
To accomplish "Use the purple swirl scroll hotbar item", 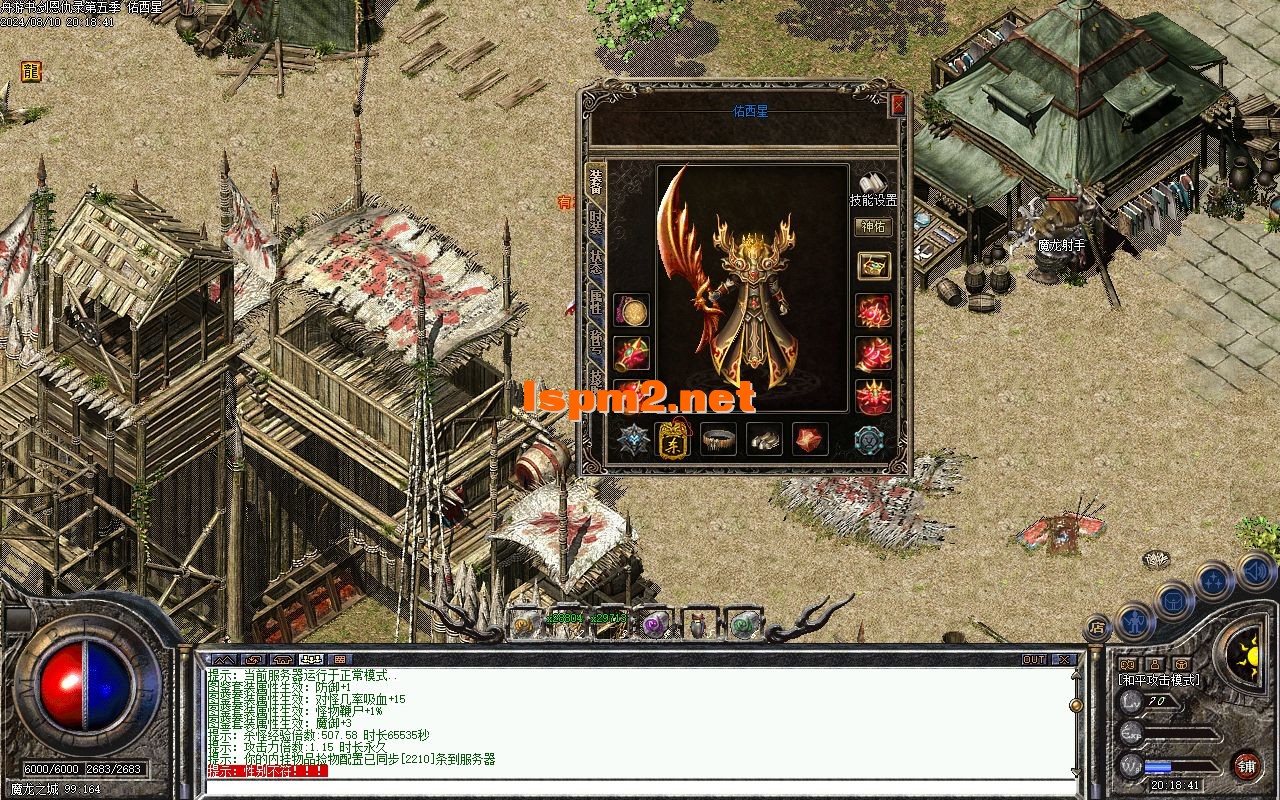I will pos(655,624).
